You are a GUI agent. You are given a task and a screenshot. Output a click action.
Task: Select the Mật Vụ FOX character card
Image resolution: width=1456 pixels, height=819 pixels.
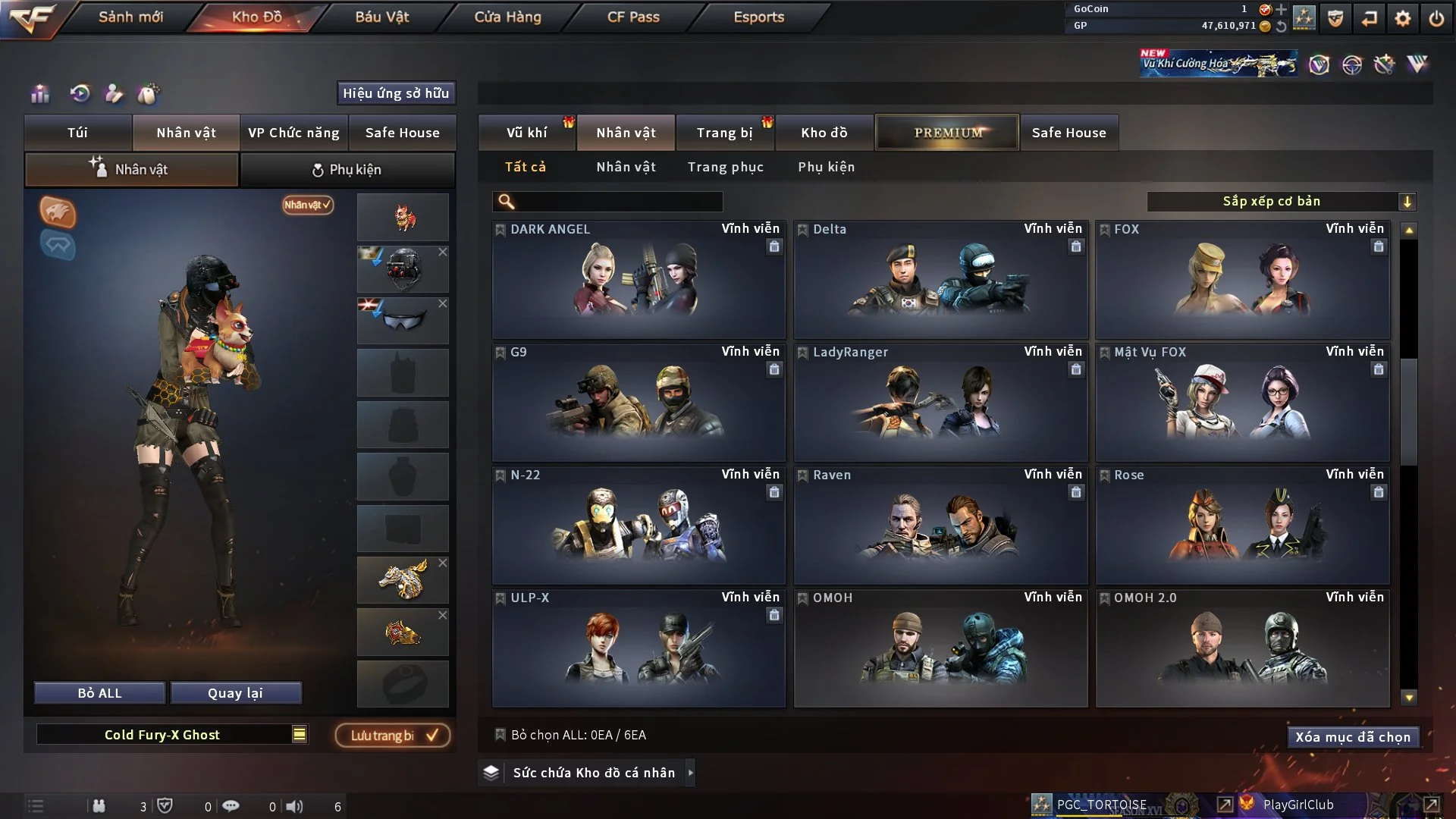tap(1242, 402)
